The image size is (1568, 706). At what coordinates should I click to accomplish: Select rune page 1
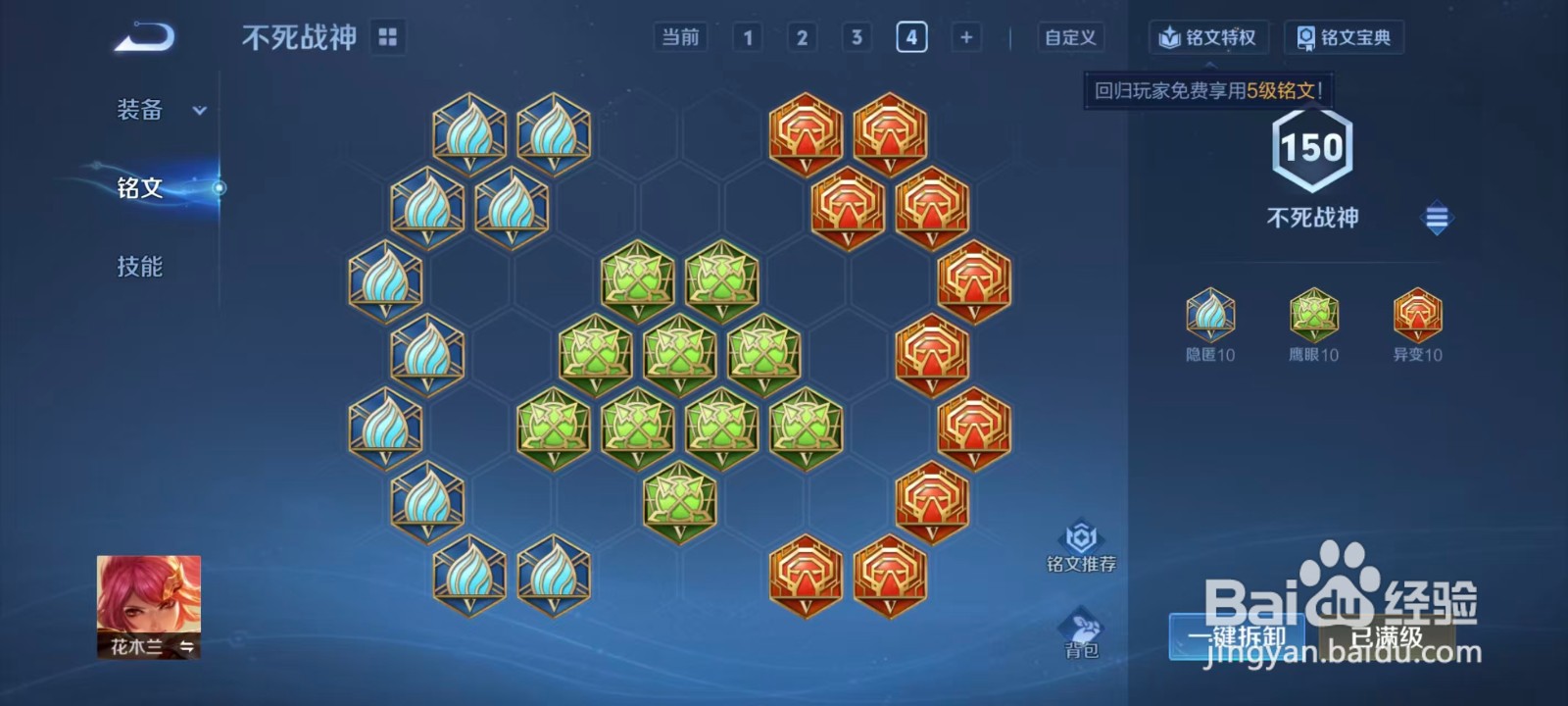pos(749,36)
